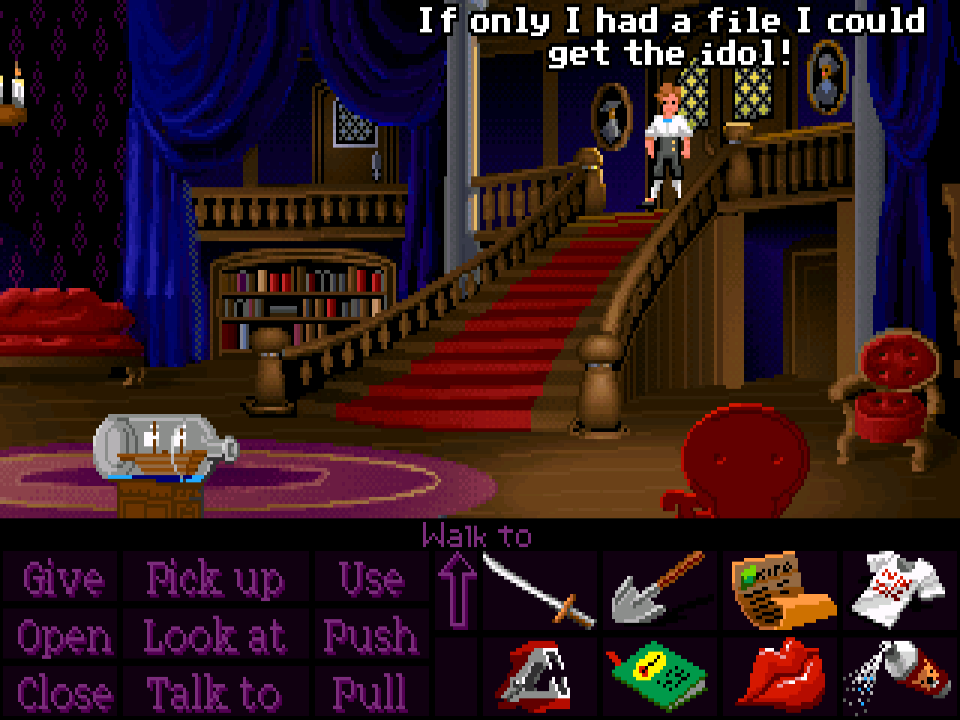Select the sword in the inventory
960x720 pixels.
(x=538, y=592)
